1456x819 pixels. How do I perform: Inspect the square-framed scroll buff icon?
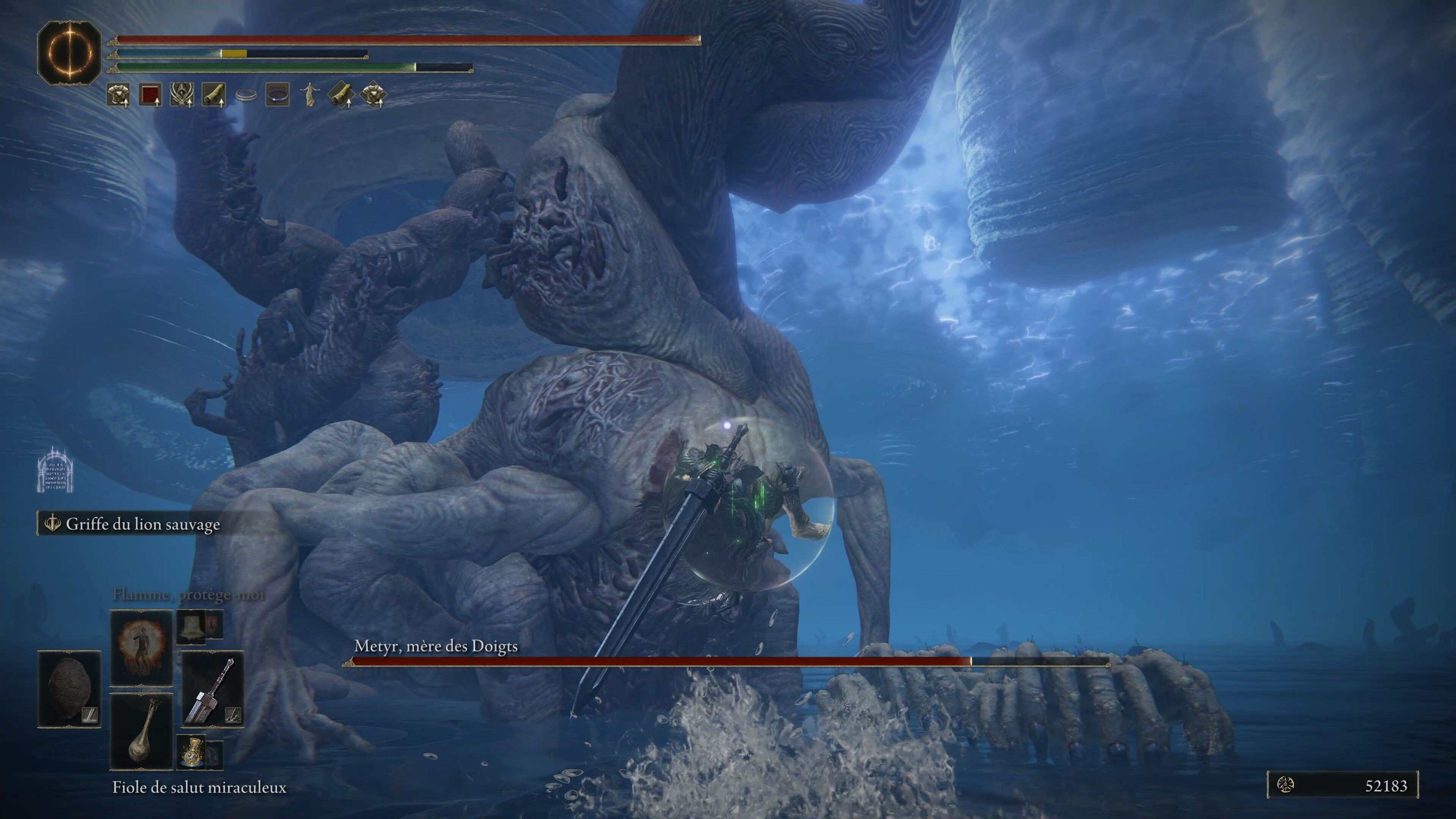tap(213, 94)
